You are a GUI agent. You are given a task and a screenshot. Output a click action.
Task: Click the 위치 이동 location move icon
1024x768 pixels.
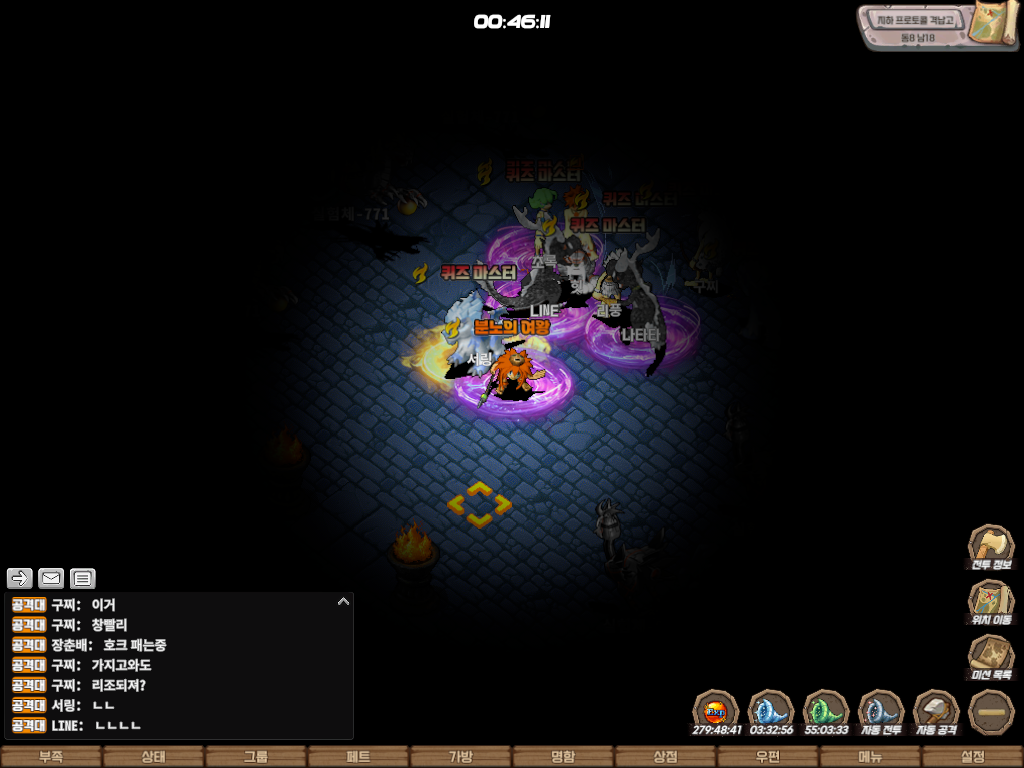[991, 603]
